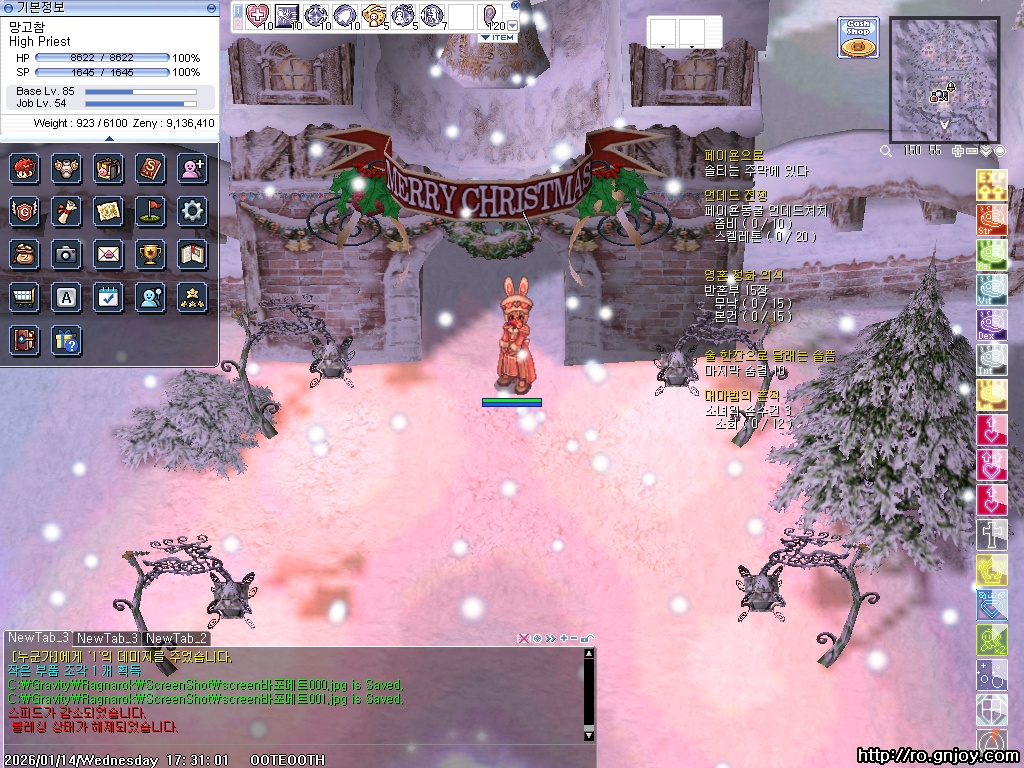This screenshot has width=1024, height=768.
Task: Close the skill hotbar with X button
Action: [x=516, y=5]
